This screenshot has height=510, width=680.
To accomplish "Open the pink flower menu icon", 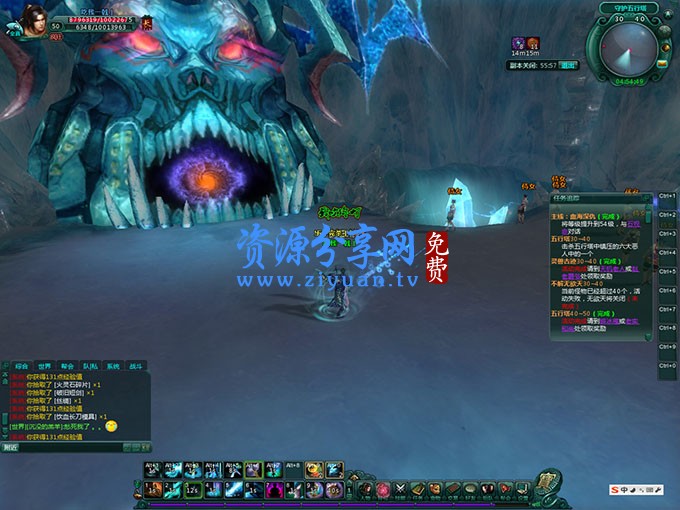I will point(381,489).
